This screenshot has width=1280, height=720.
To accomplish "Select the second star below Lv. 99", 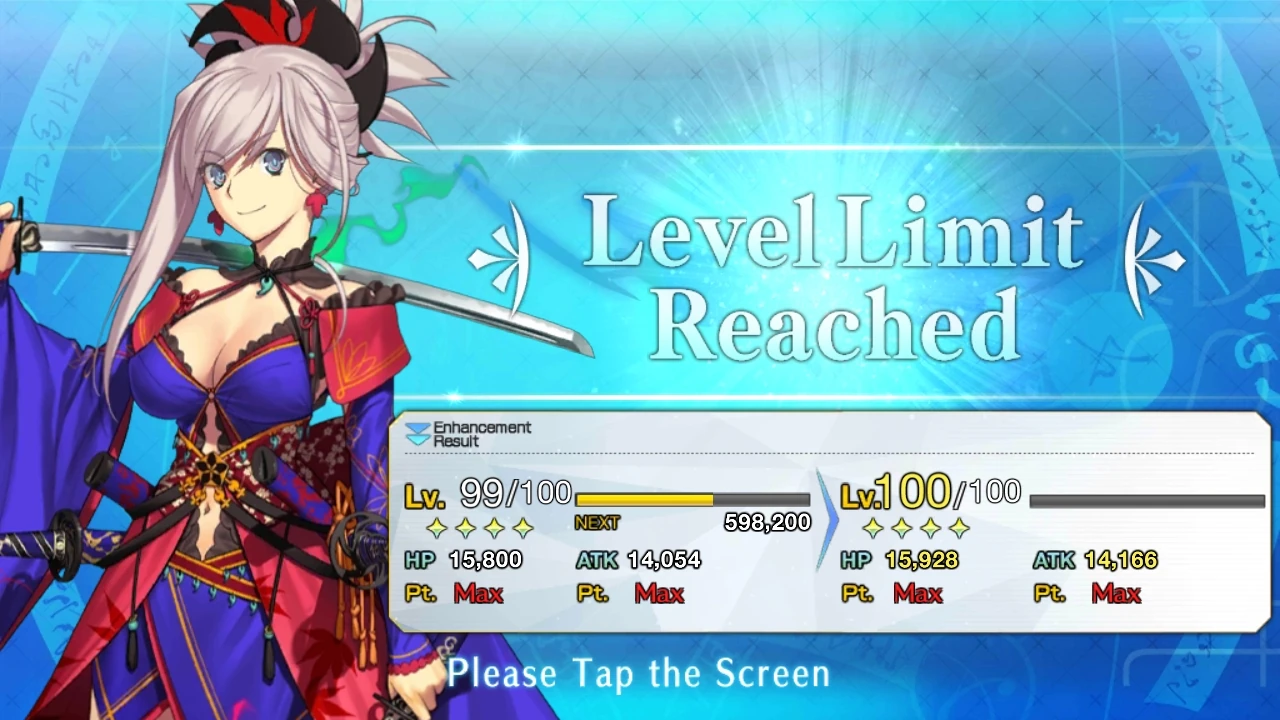I will (x=466, y=528).
